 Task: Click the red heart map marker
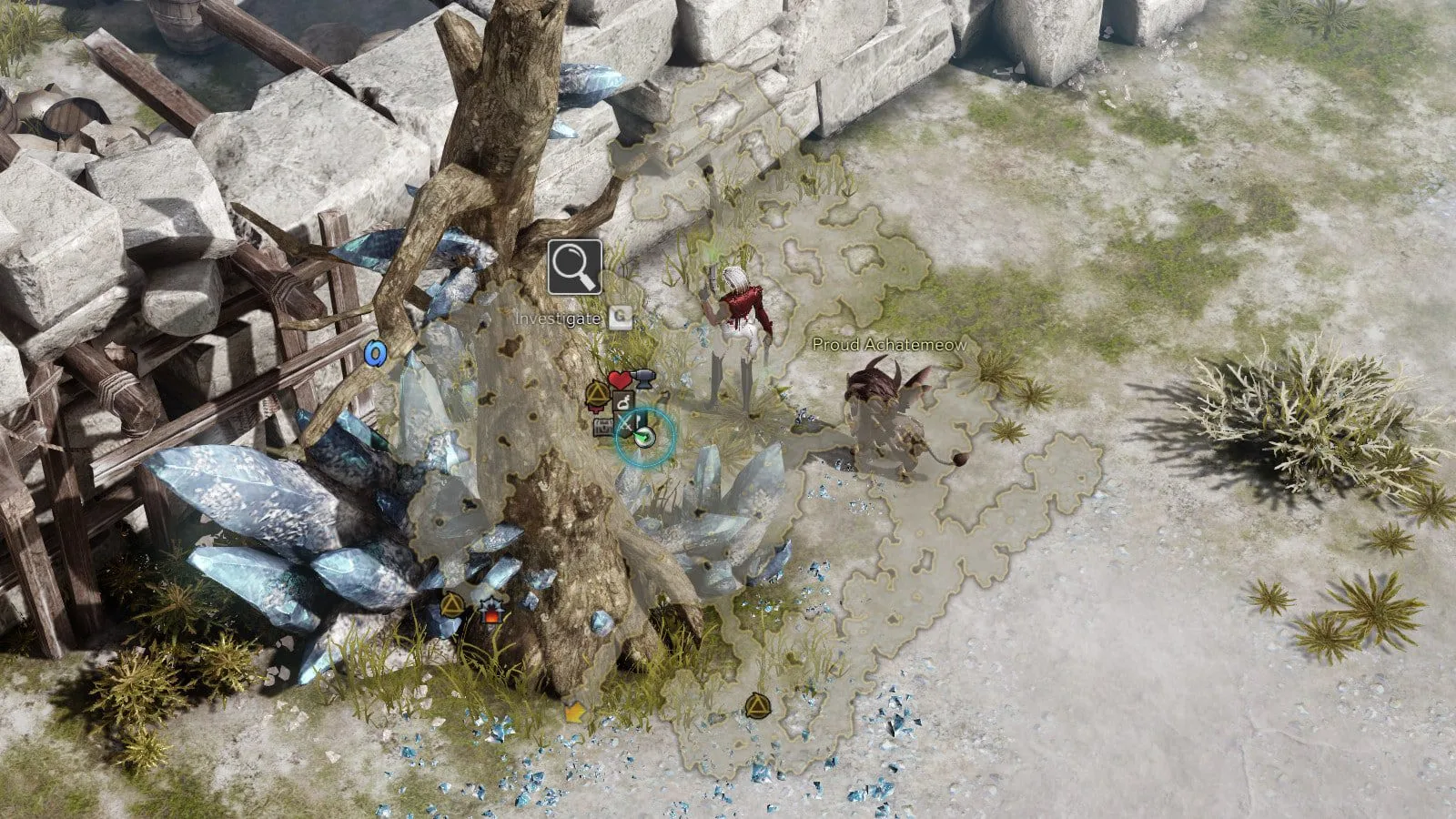[620, 379]
